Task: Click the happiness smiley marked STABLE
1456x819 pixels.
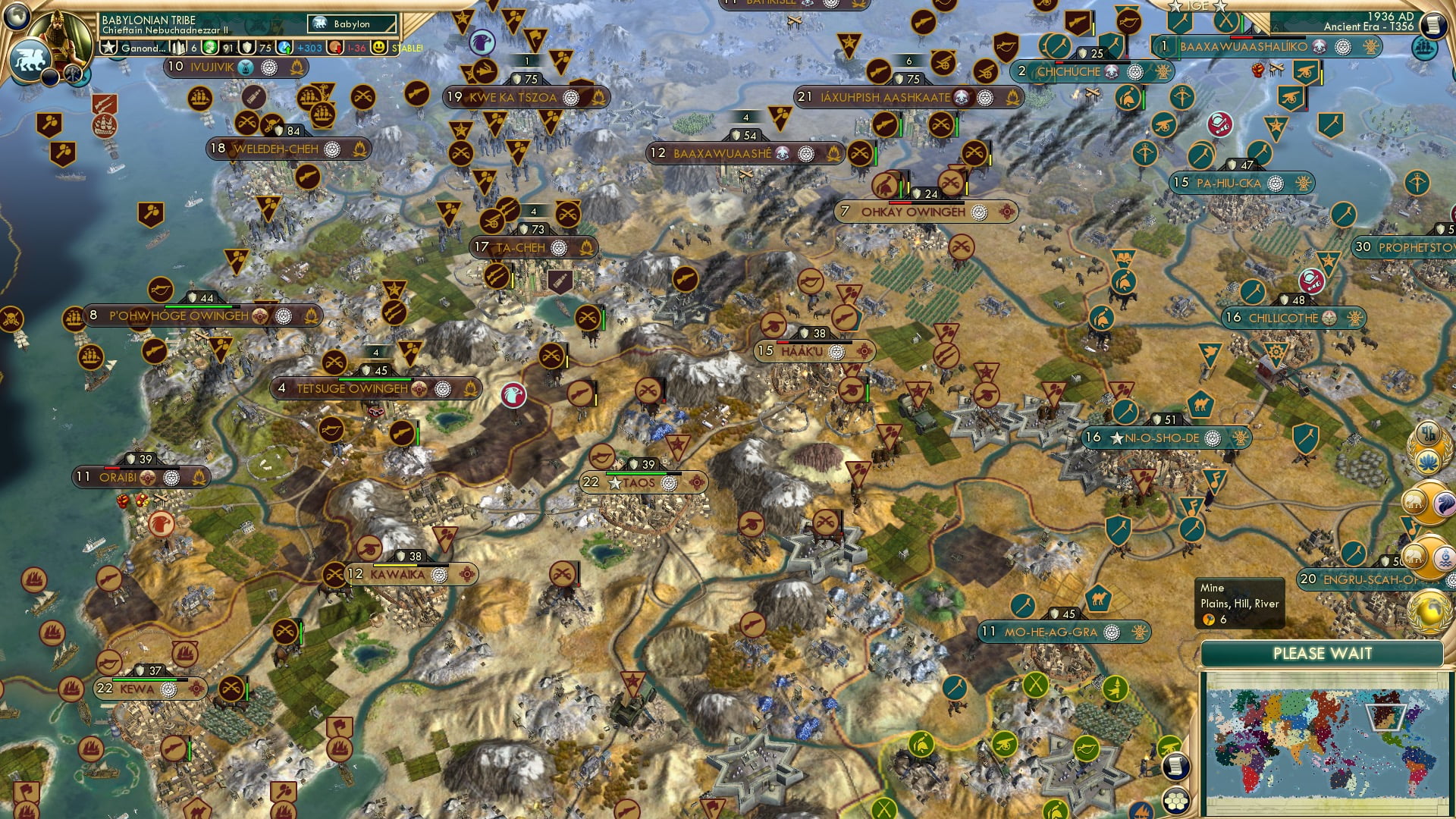Action: point(380,49)
